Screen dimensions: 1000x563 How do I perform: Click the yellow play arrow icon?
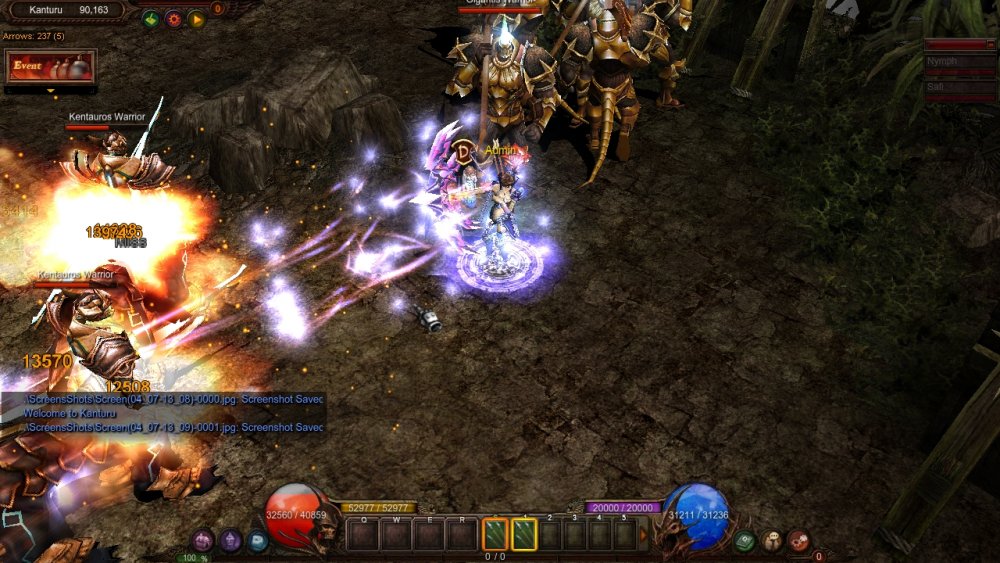click(196, 18)
